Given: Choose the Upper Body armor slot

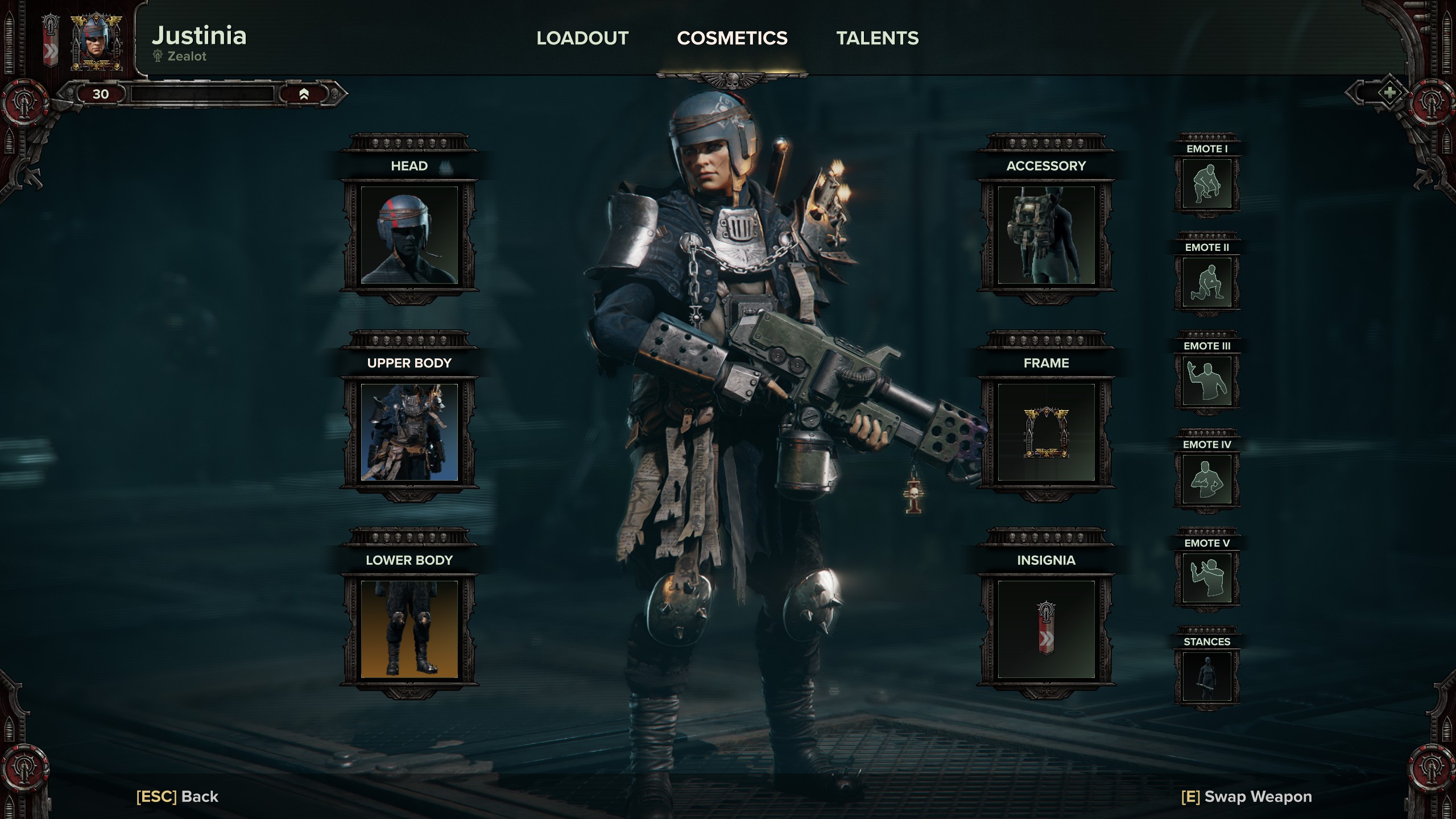Looking at the screenshot, I should [x=409, y=432].
